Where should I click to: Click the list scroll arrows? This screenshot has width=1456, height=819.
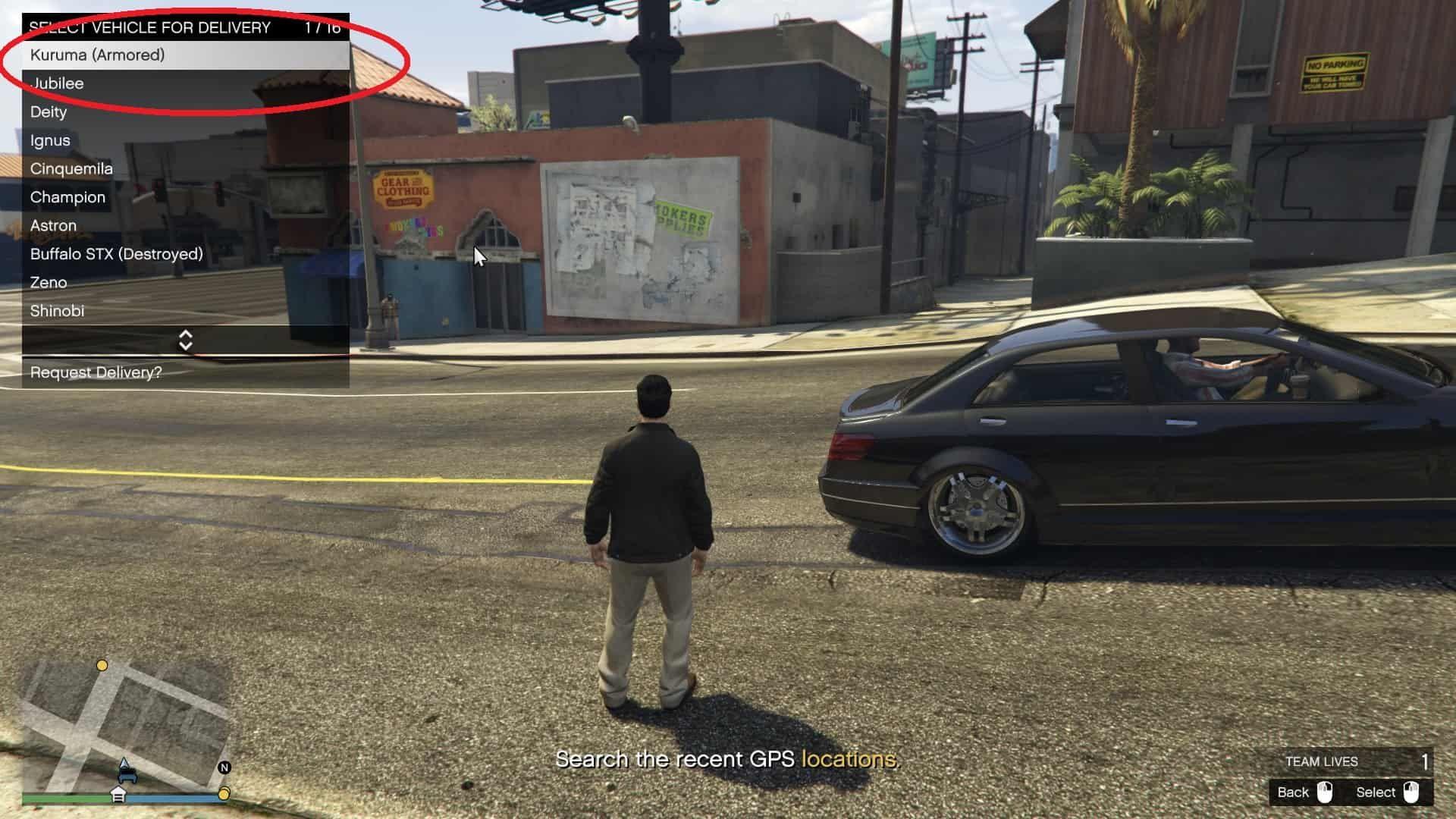click(x=185, y=340)
